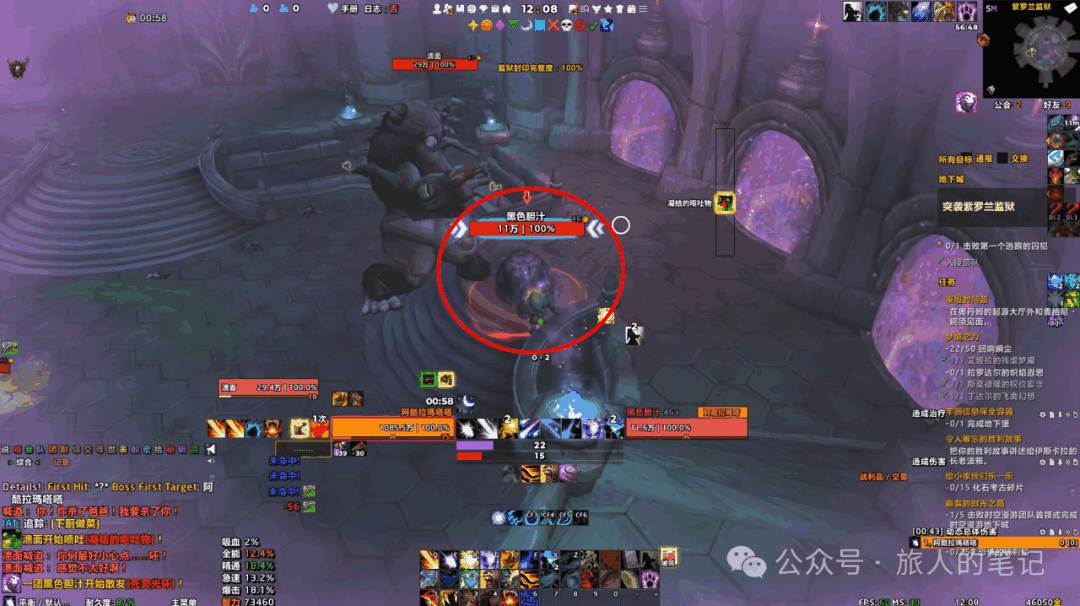Select the 黑色胆汁 nameplate above the enemy
The image size is (1080, 606).
pyautogui.click(x=525, y=229)
